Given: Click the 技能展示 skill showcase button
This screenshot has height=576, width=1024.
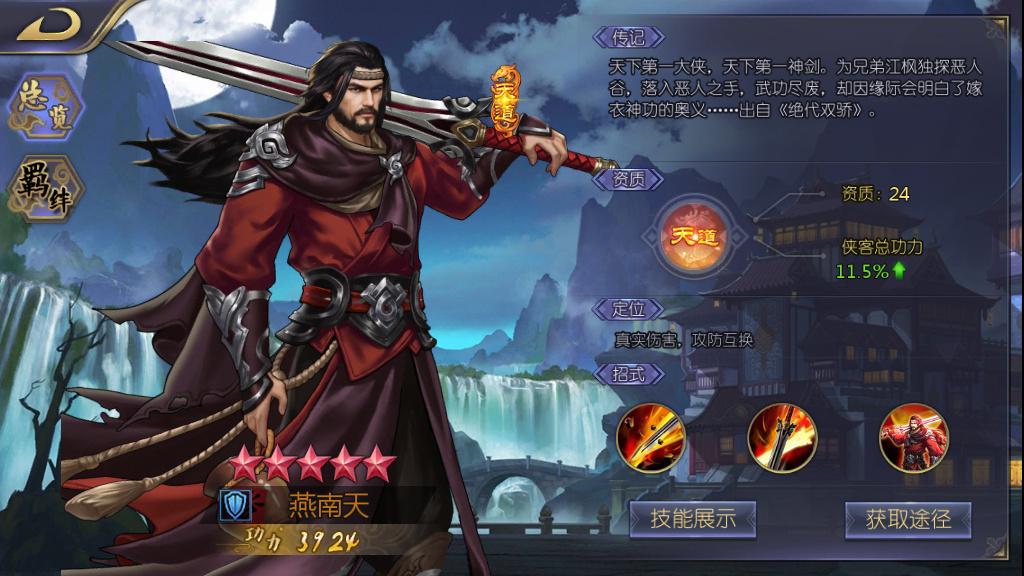Looking at the screenshot, I should pyautogui.click(x=692, y=519).
